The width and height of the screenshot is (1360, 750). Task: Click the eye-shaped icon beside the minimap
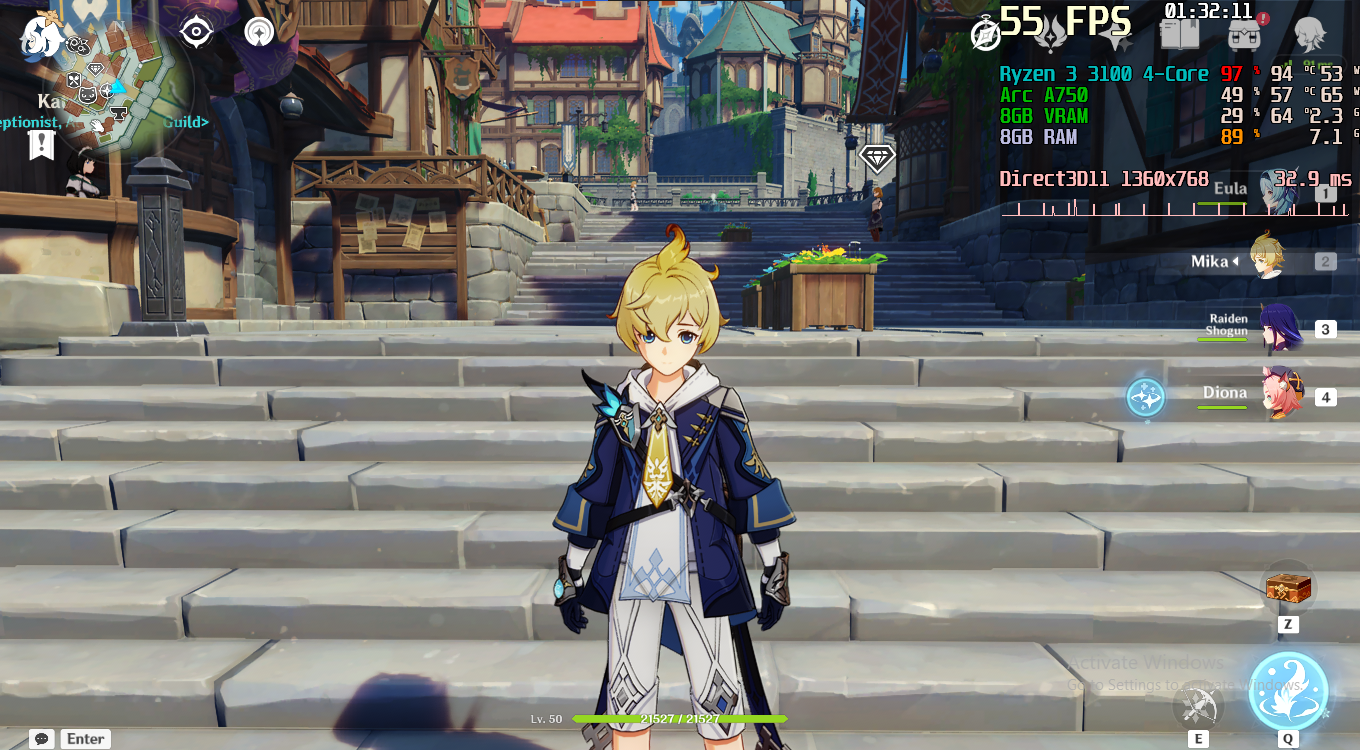click(196, 32)
